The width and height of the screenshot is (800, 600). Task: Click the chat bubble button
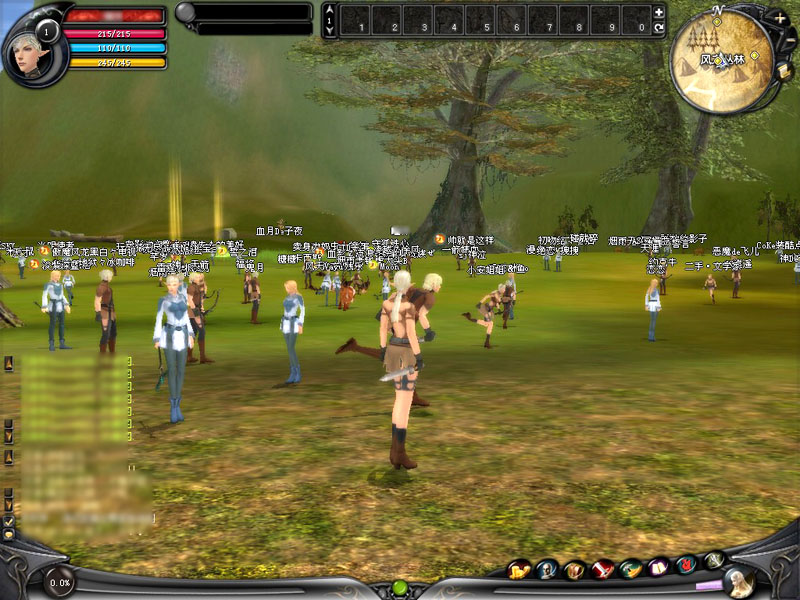tap(9, 534)
